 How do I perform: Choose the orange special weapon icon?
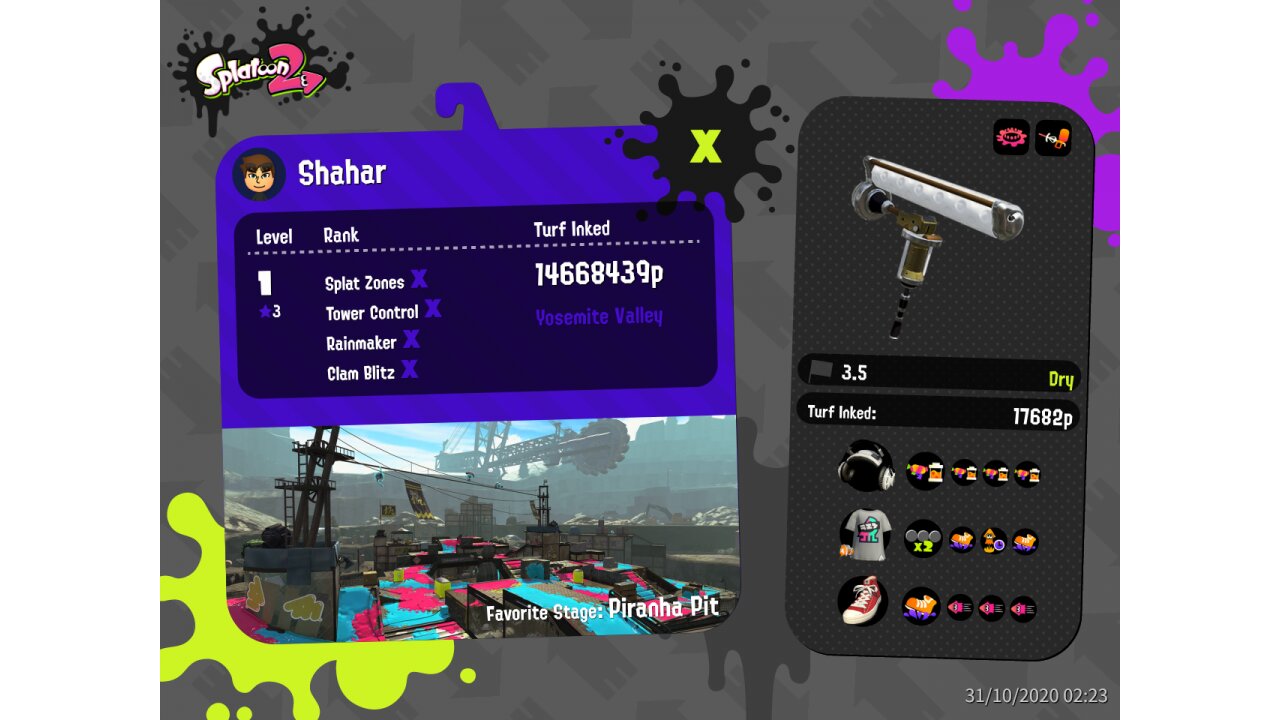[x=1053, y=137]
